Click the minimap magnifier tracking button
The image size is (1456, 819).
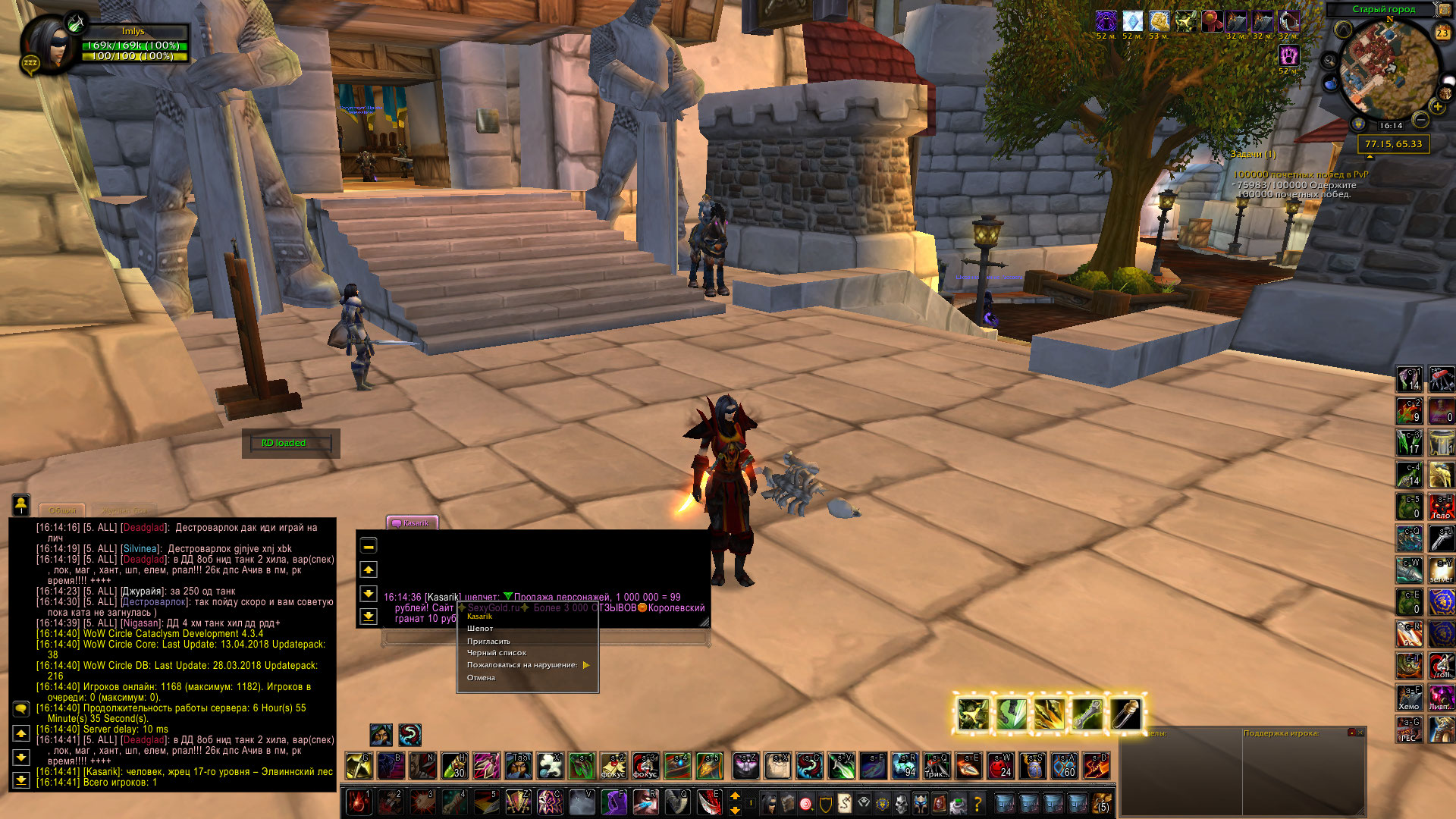1329,61
